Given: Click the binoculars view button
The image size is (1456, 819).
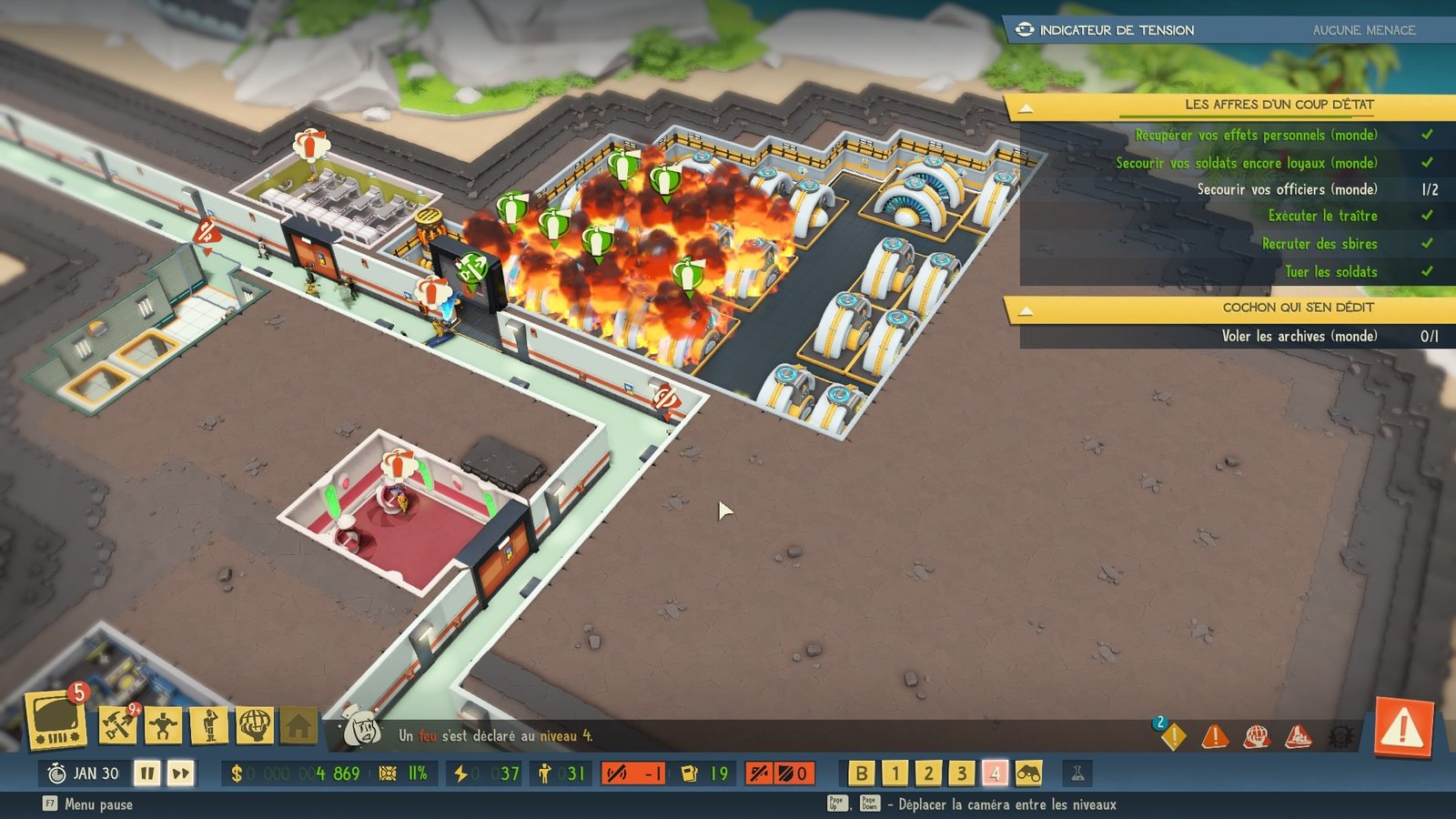Looking at the screenshot, I should (1028, 773).
